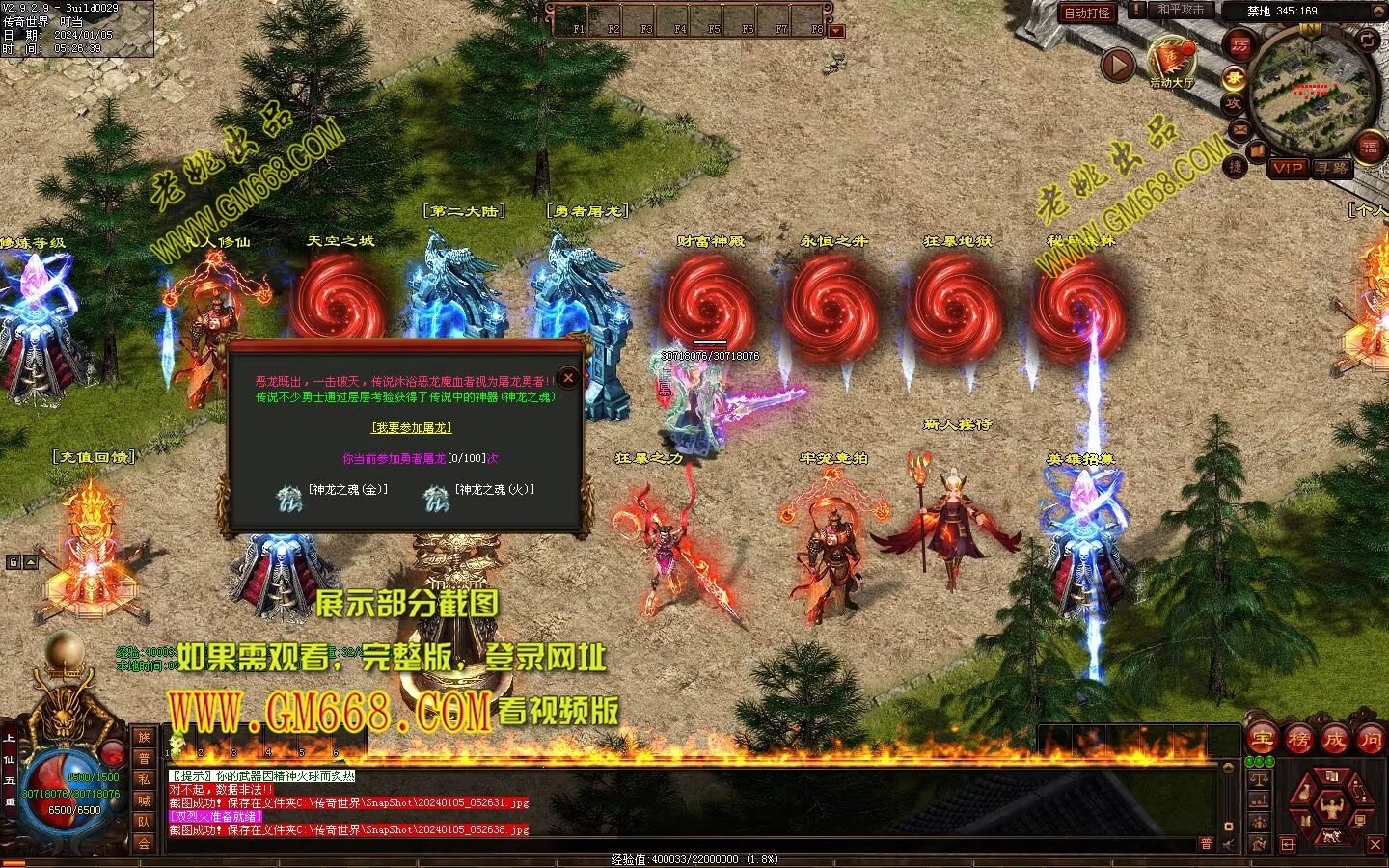Screen dimensions: 1389x868
Task: Open the 成 achievements button
Action: [1334, 740]
